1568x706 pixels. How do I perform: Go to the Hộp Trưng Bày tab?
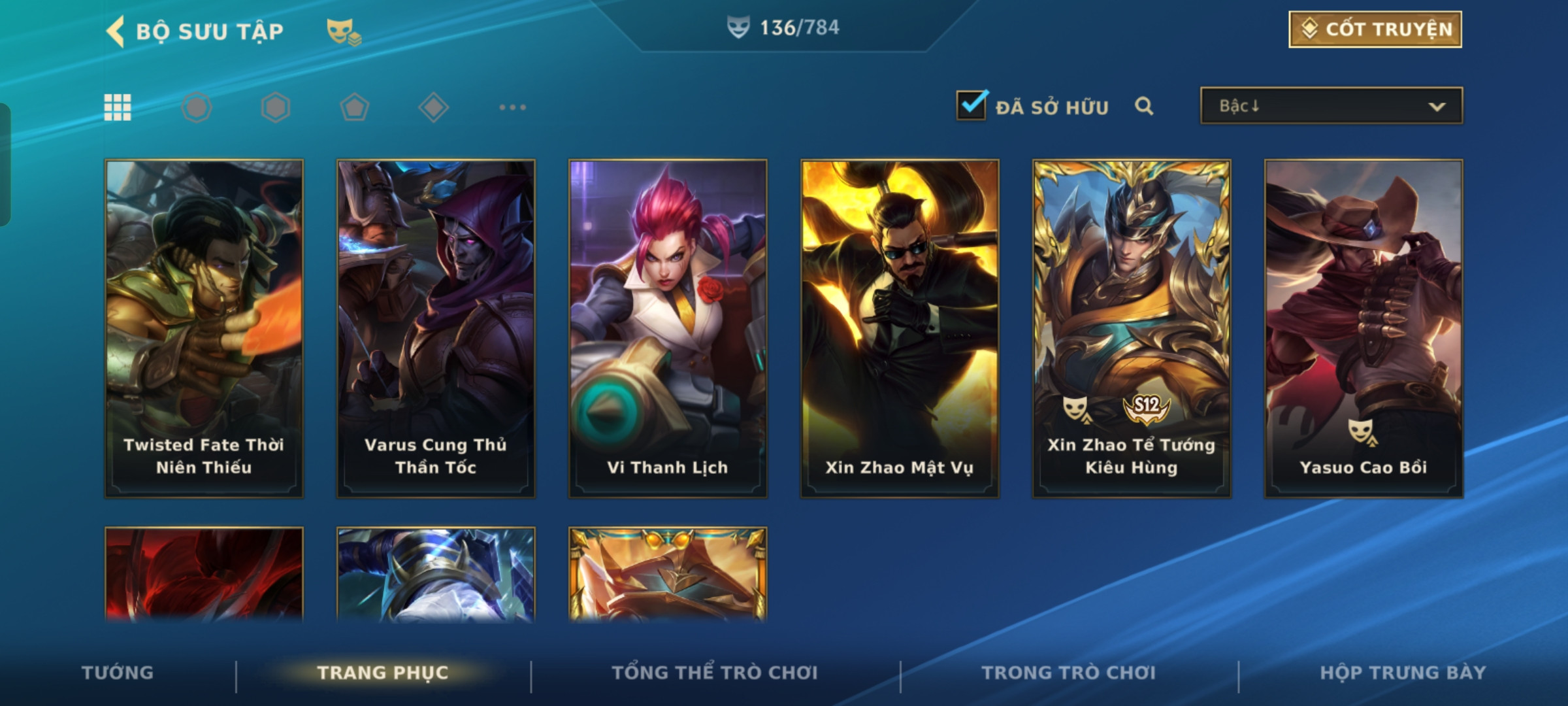[1403, 673]
